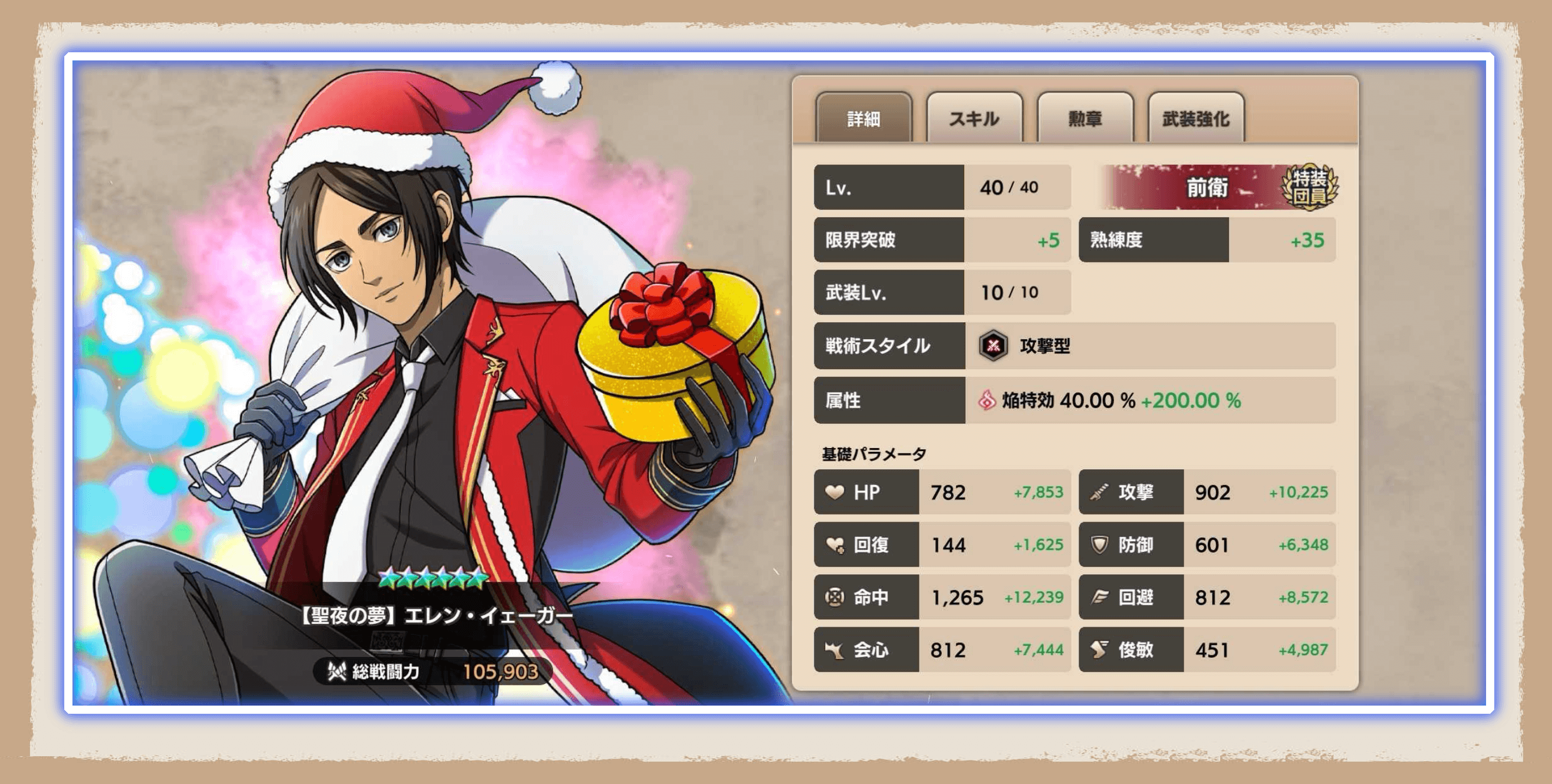Switch to the 詳細 details tab
The image size is (1552, 784).
click(x=863, y=119)
